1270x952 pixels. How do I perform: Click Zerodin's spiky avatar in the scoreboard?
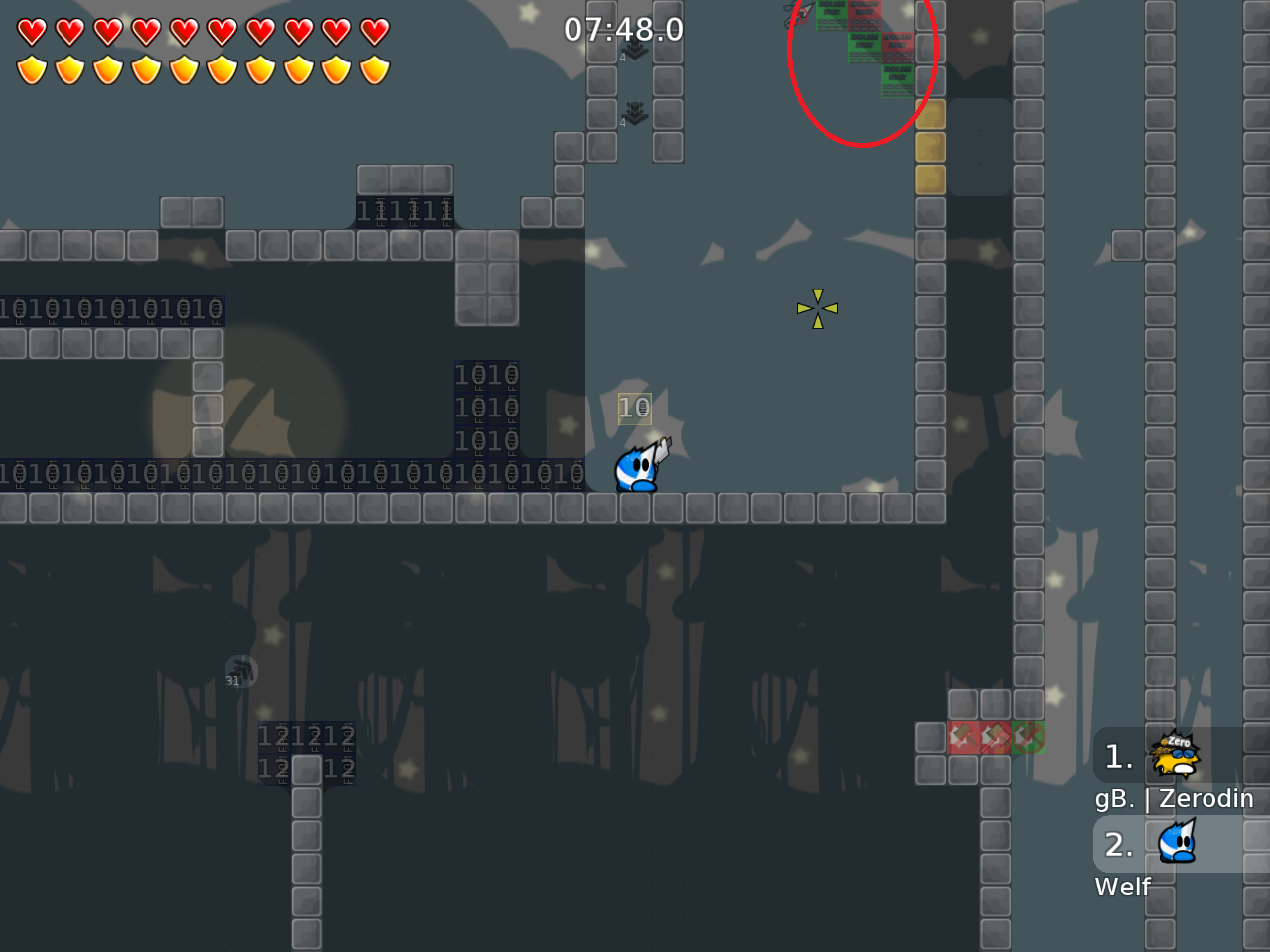[x=1174, y=756]
